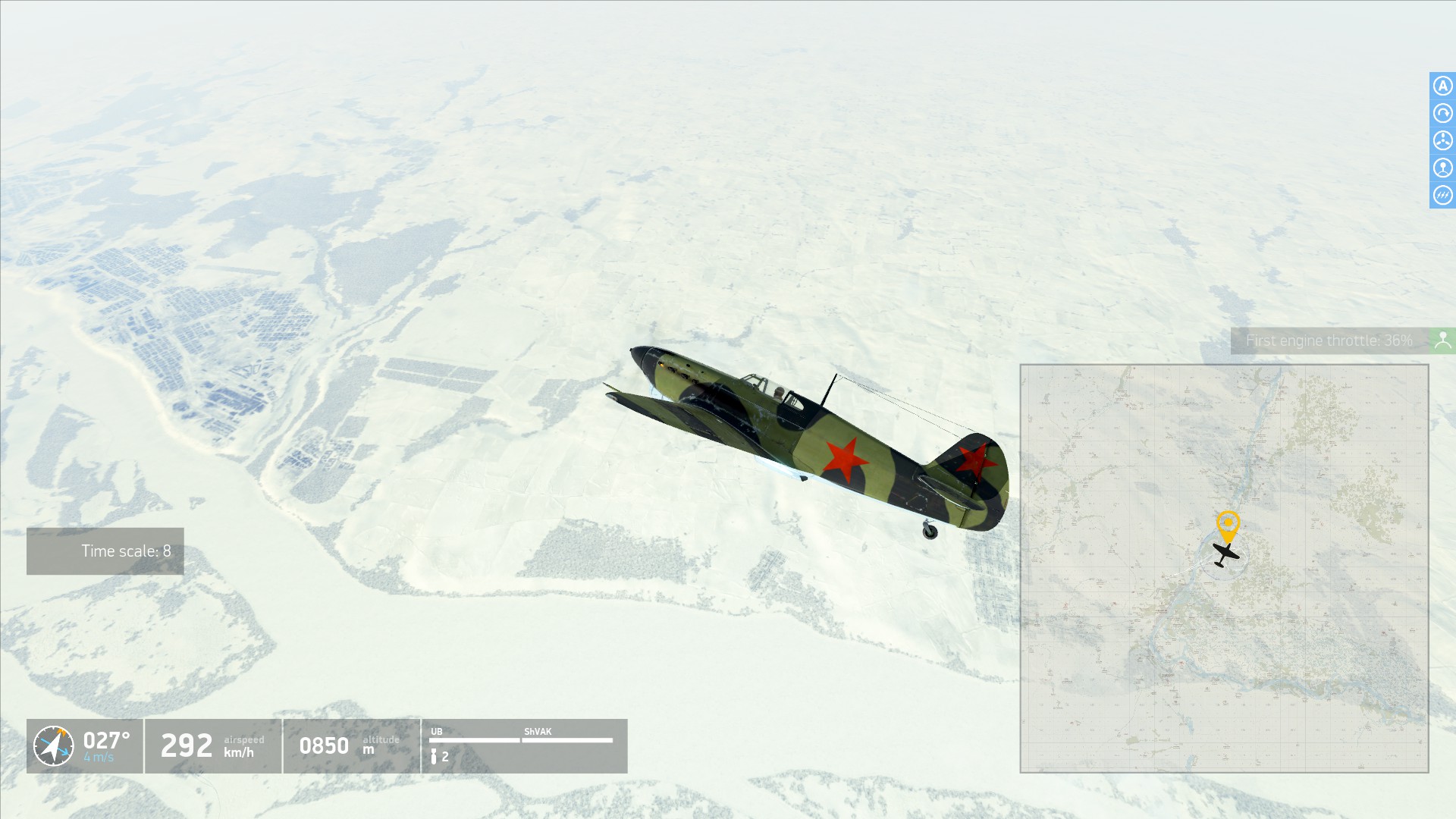Click the curved arrow icon
Viewport: 1456px width, 819px height.
tap(1442, 113)
